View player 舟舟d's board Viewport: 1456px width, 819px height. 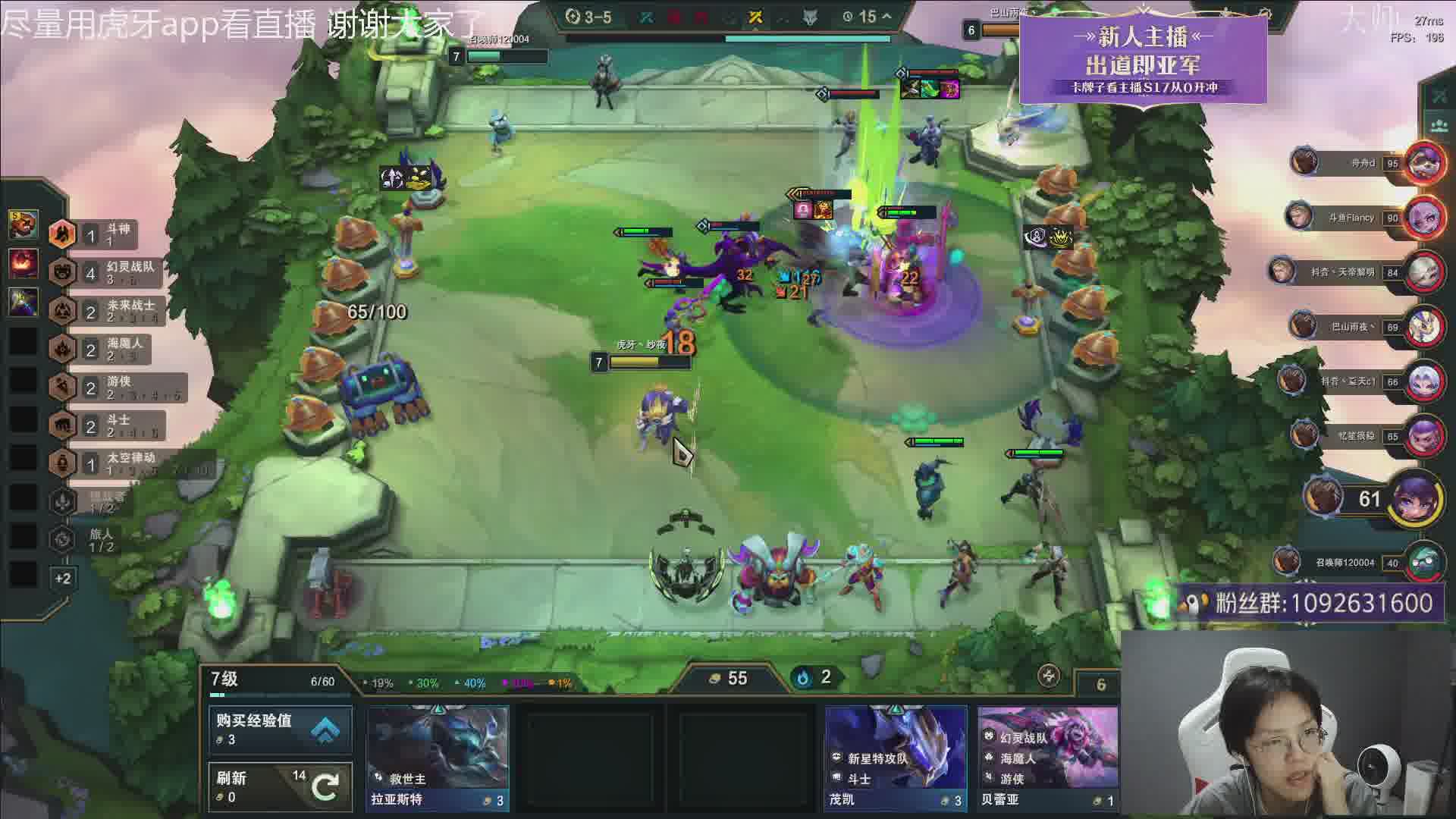(x=1423, y=162)
